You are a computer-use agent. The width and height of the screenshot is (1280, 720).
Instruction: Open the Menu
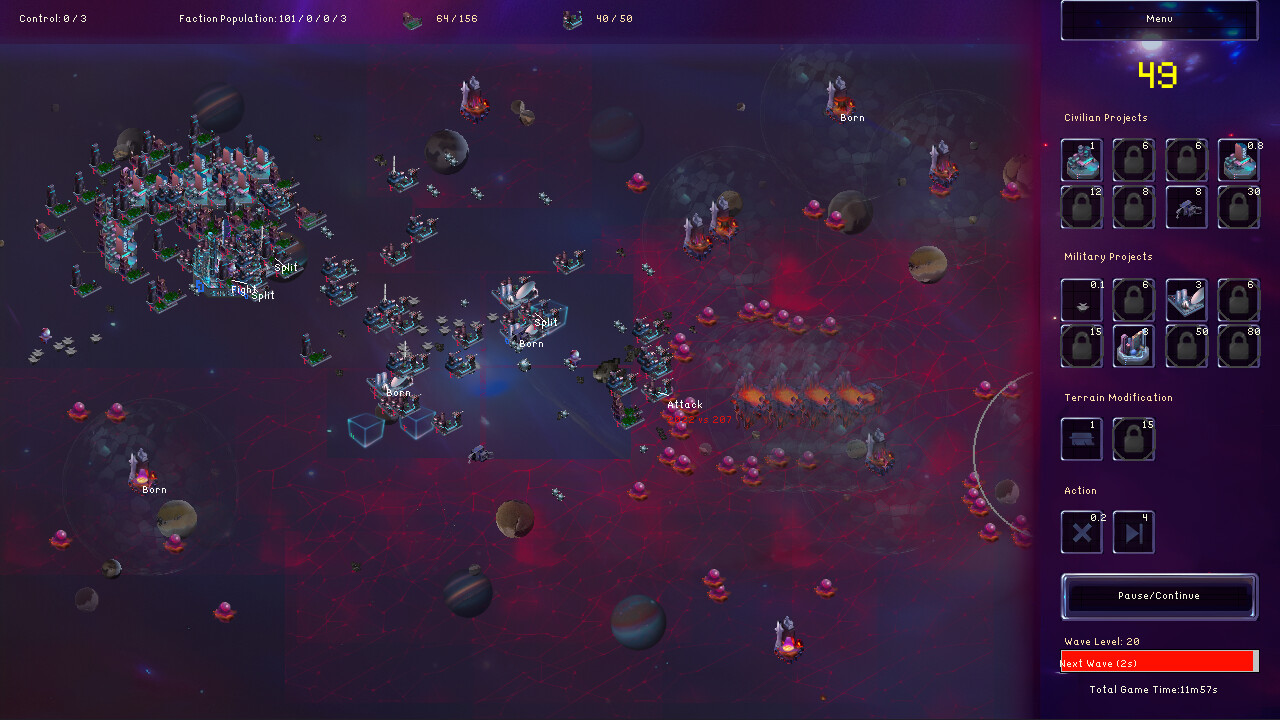point(1157,20)
